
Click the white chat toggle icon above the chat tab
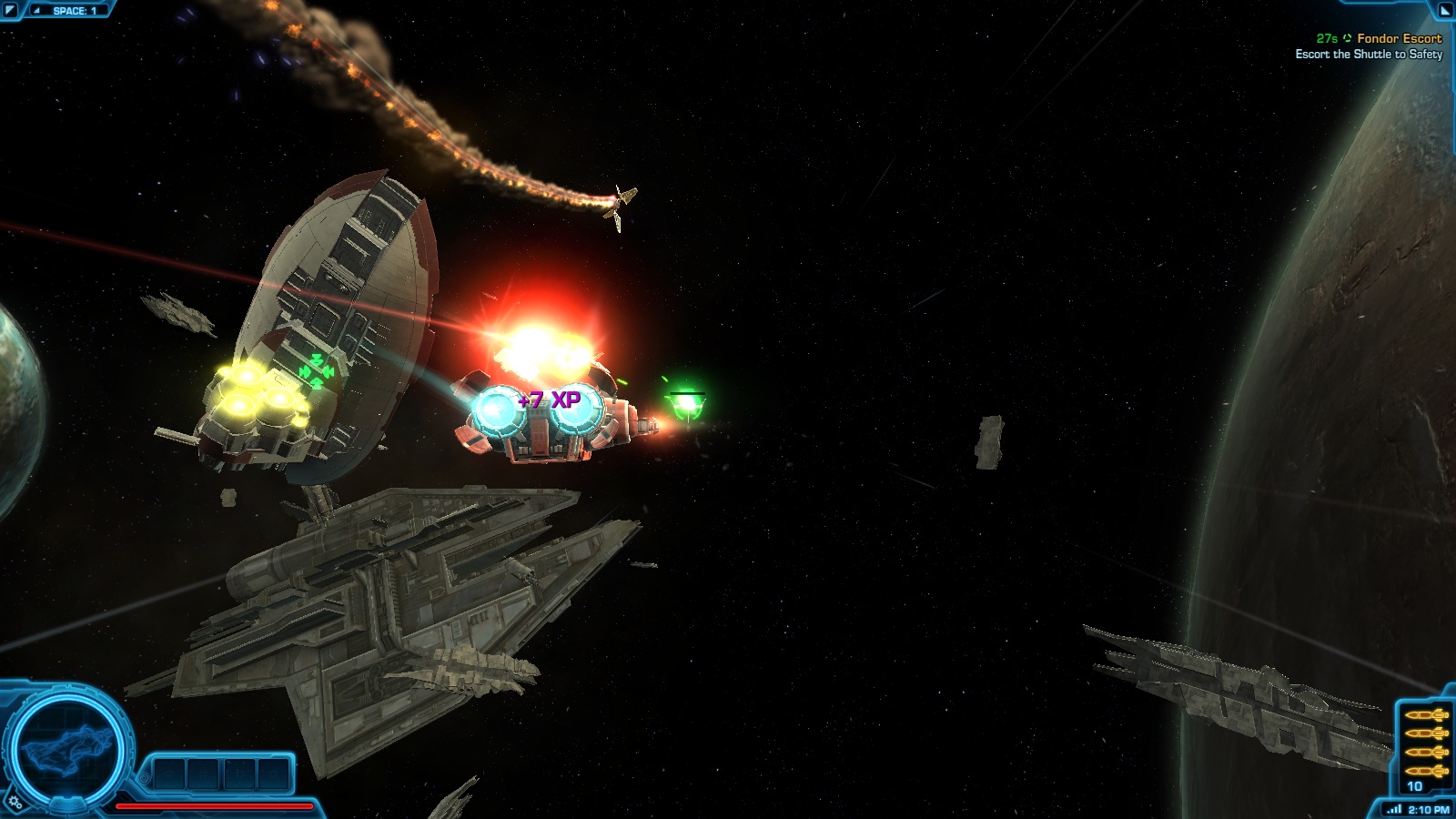[x=10, y=8]
